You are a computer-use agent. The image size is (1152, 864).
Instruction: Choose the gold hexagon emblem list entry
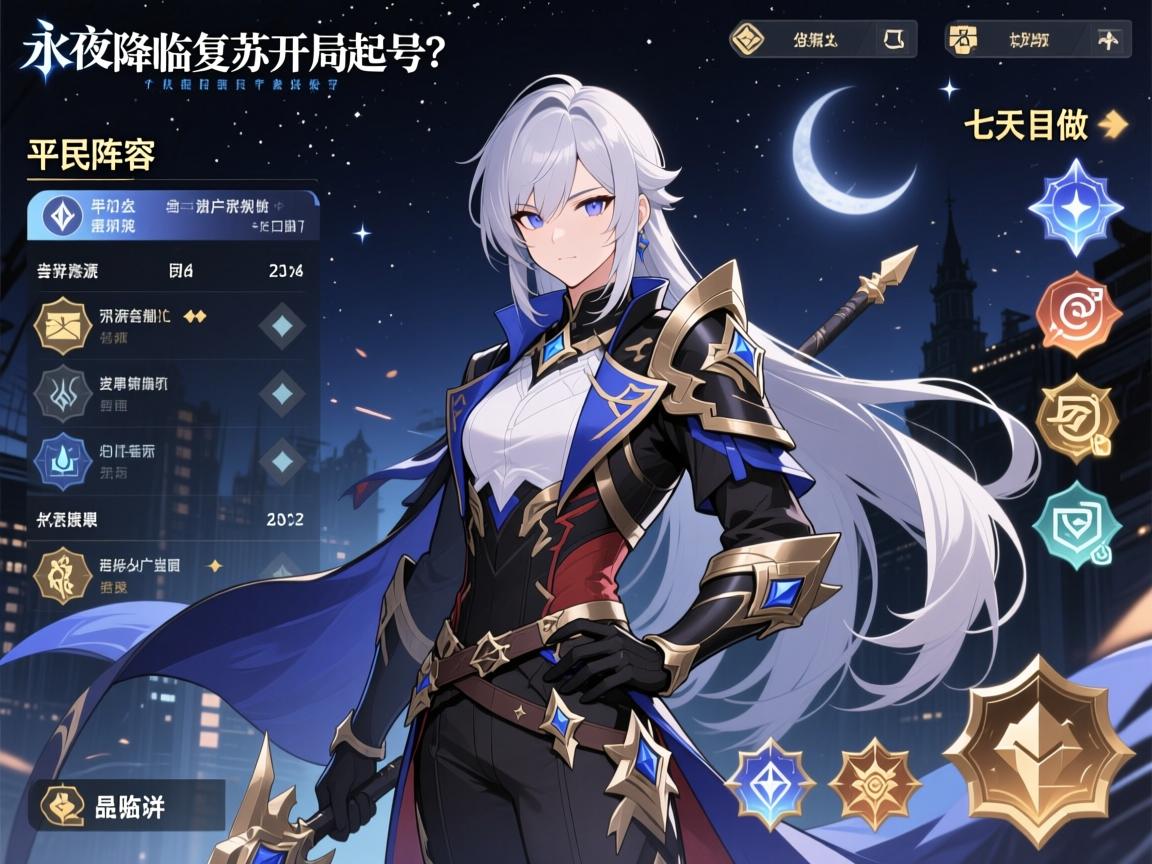click(170, 325)
